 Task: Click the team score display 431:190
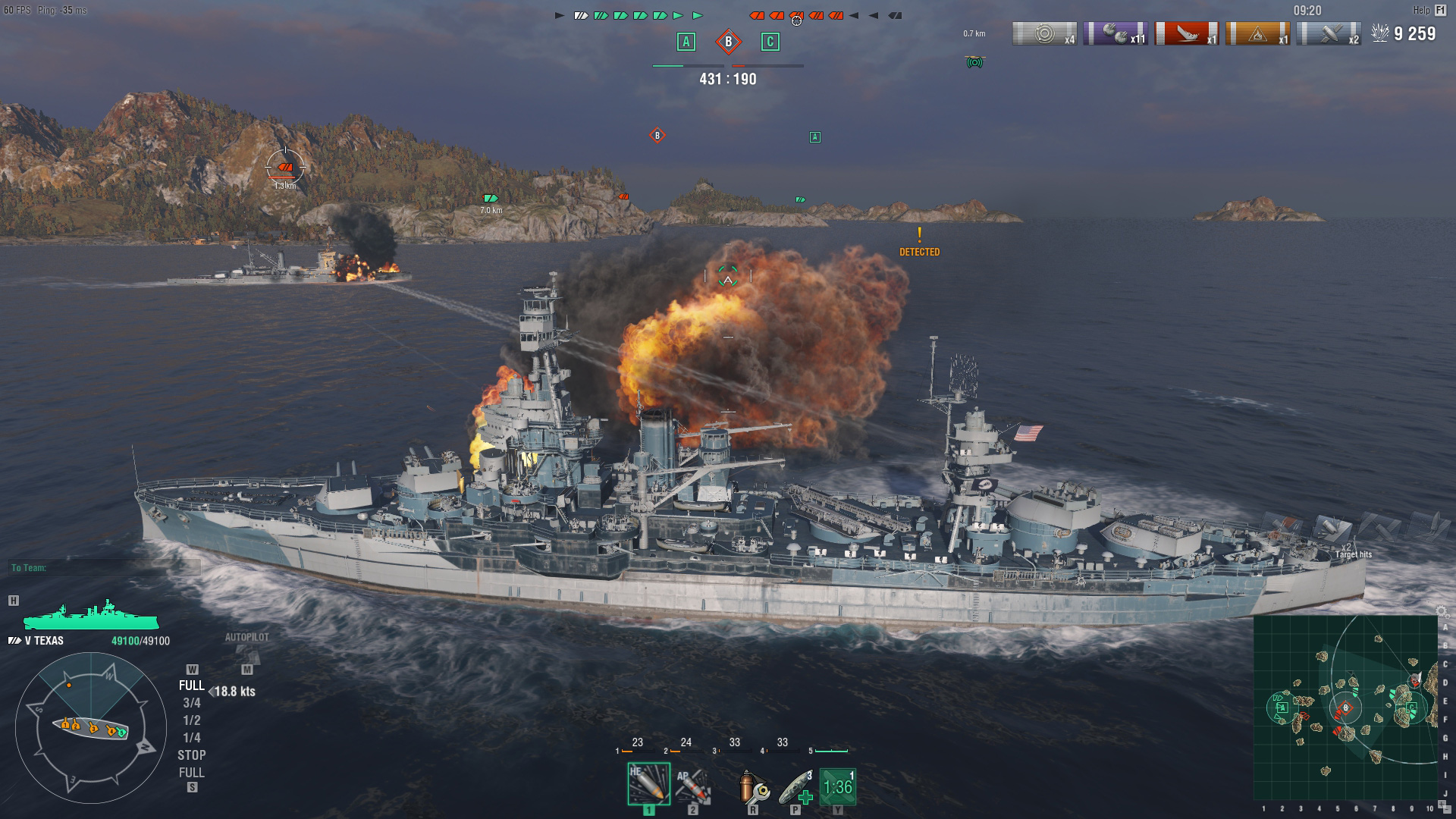pos(728,77)
